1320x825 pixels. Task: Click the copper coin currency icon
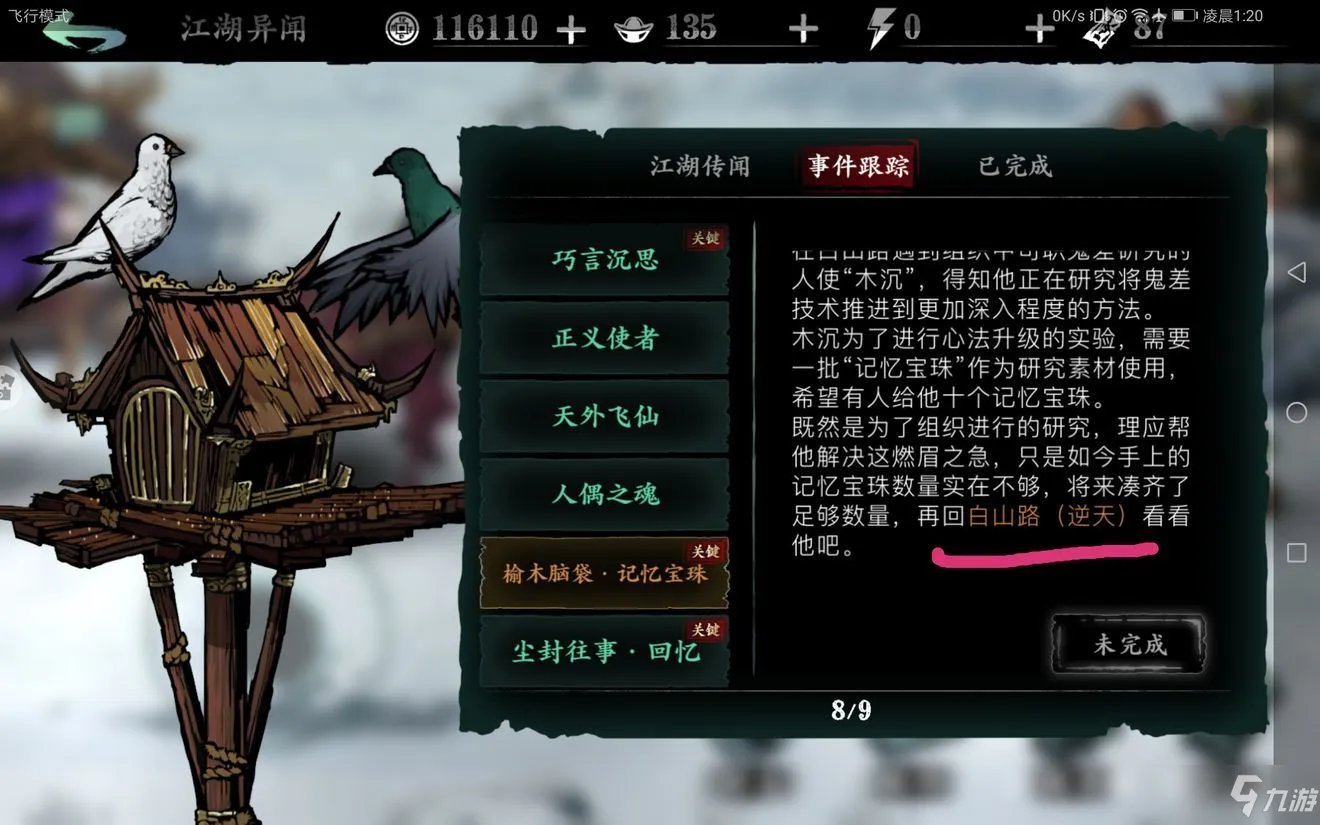click(x=403, y=28)
